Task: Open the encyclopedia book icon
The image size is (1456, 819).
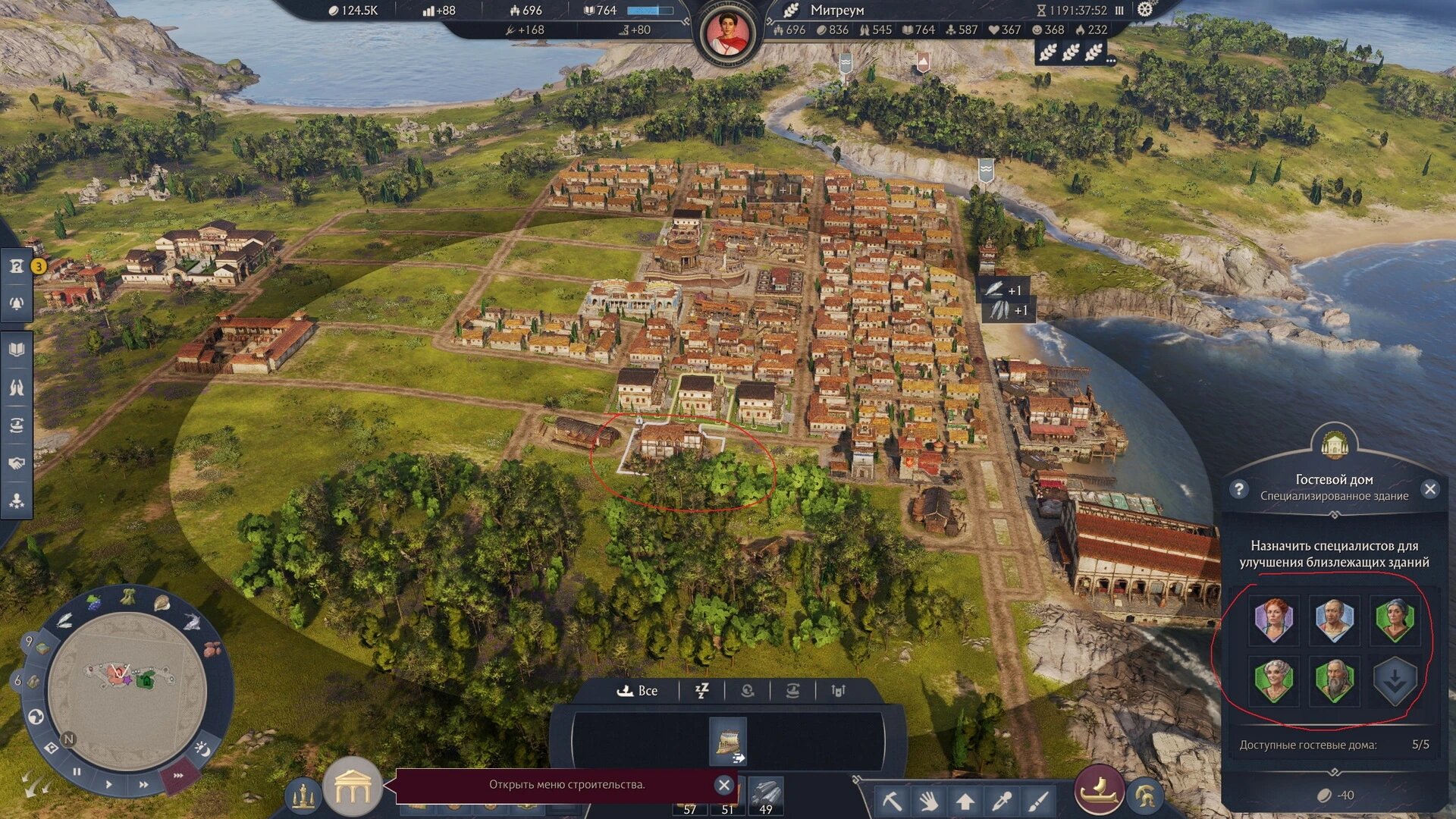Action: click(x=15, y=349)
